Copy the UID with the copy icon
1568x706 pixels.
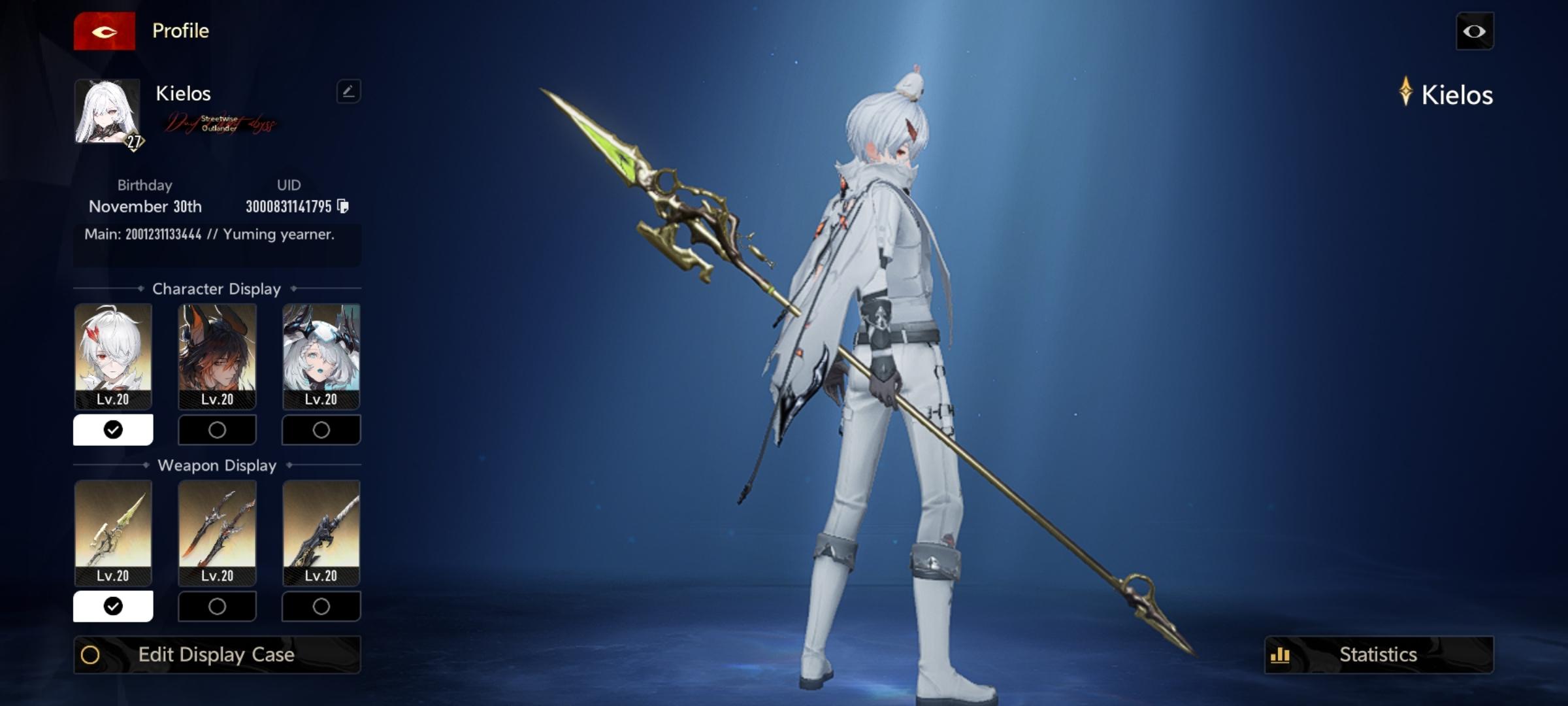(x=343, y=207)
